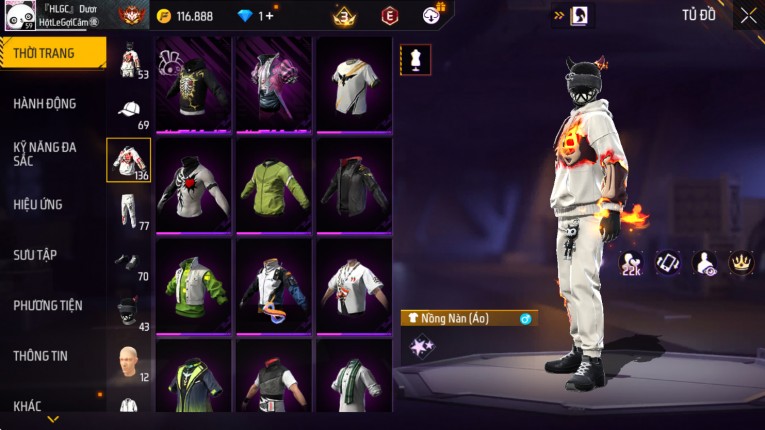Open the Kỹ Năng Đa Sắc tab
The width and height of the screenshot is (765, 430).
(45, 153)
